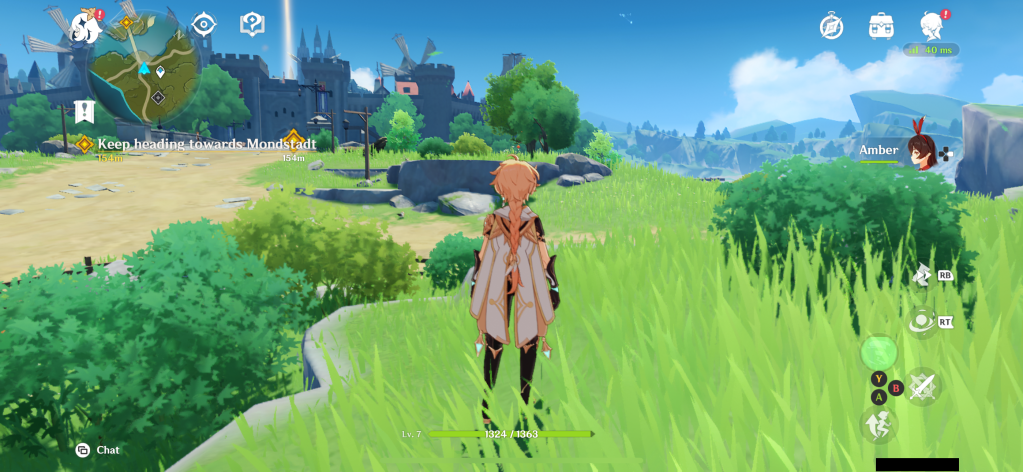Open the Paimon menu
The width and height of the screenshot is (1023, 472).
[x=86, y=27]
